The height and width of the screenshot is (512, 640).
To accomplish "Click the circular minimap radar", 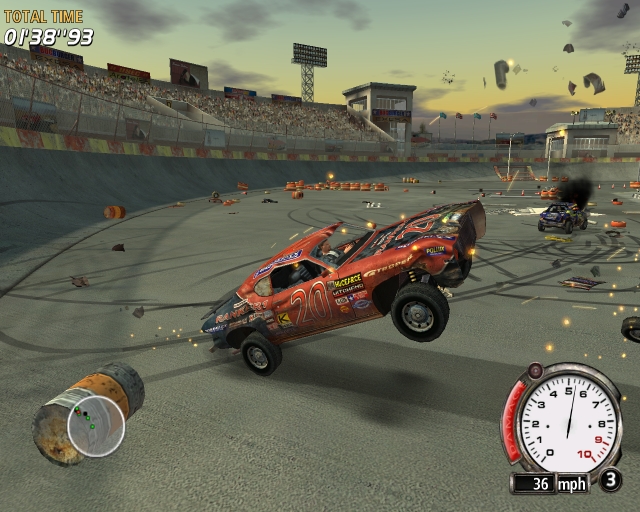I will click(96, 425).
